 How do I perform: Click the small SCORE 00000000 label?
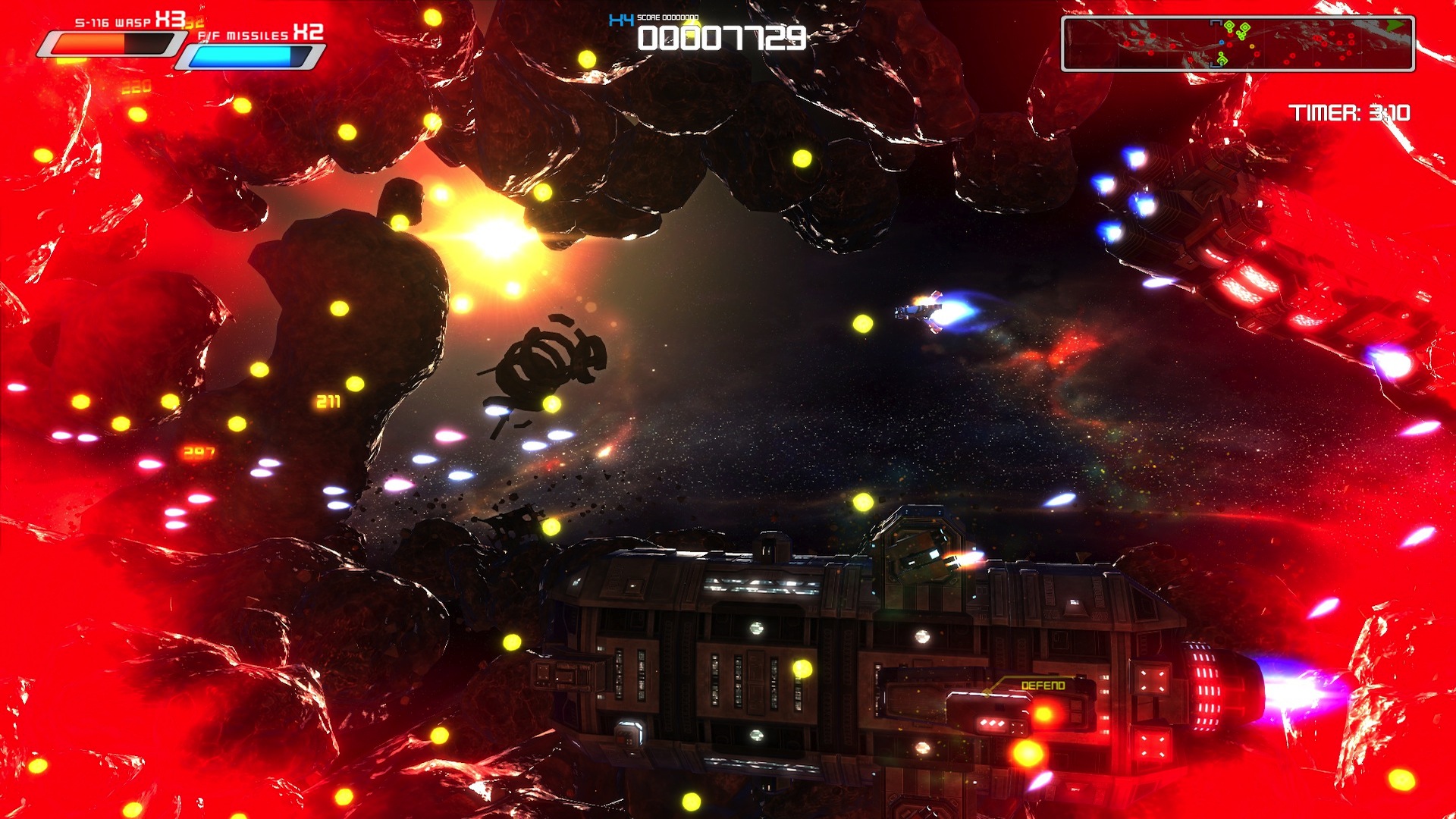pos(669,17)
